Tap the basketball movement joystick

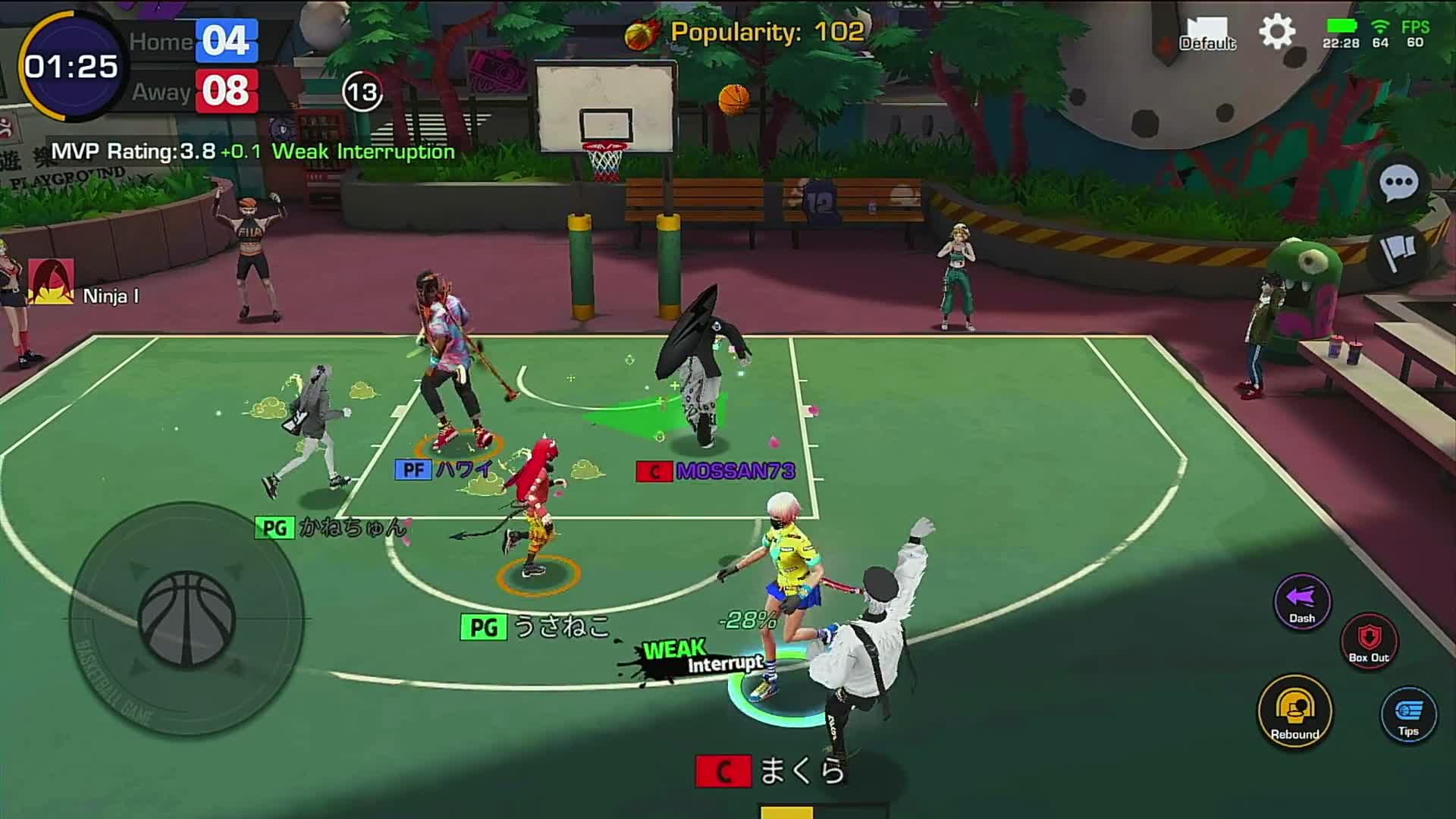[187, 619]
